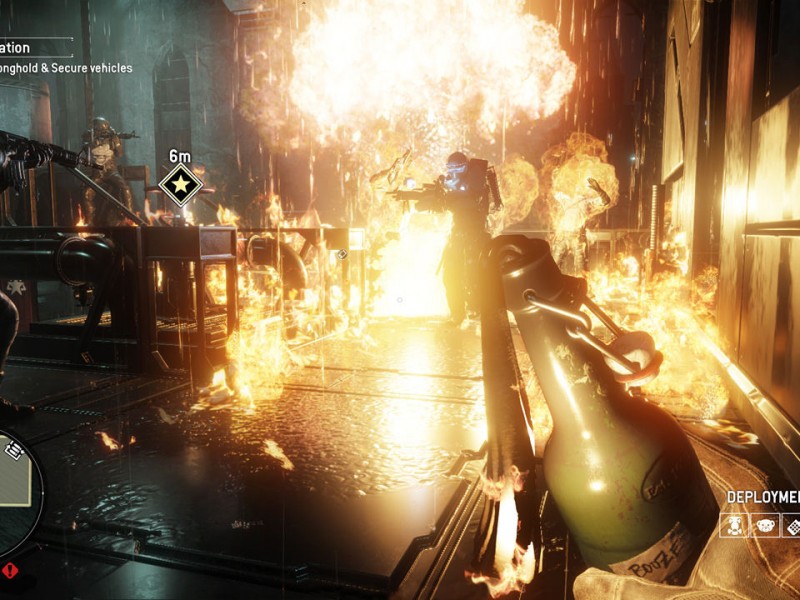Screen dimensions: 800x600
Task: Click the building marker on the minimap
Action: 13,451
